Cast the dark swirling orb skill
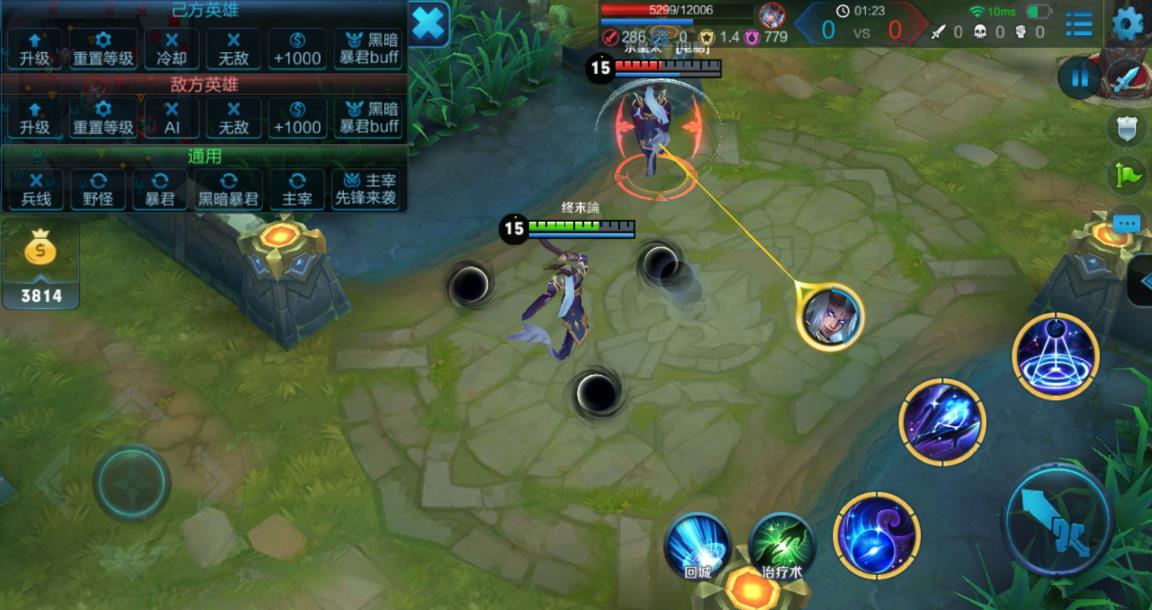1152x610 pixels. 876,535
